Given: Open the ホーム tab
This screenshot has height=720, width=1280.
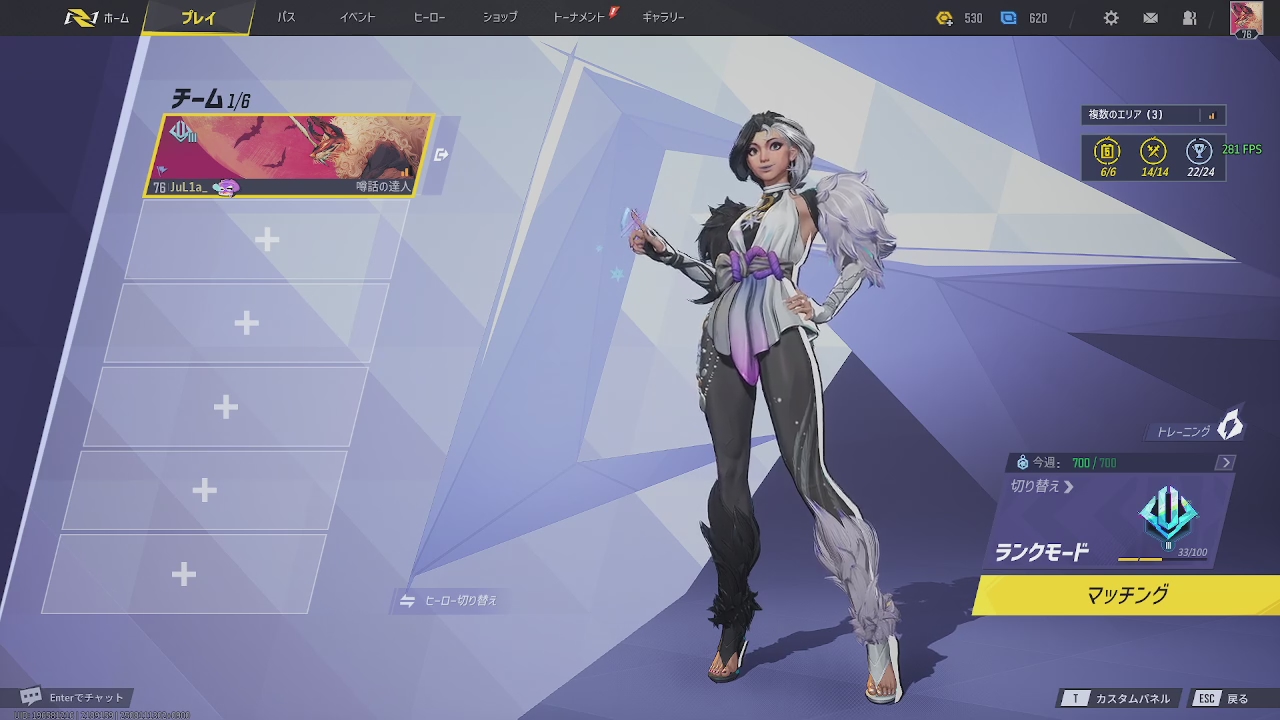Looking at the screenshot, I should [x=98, y=18].
